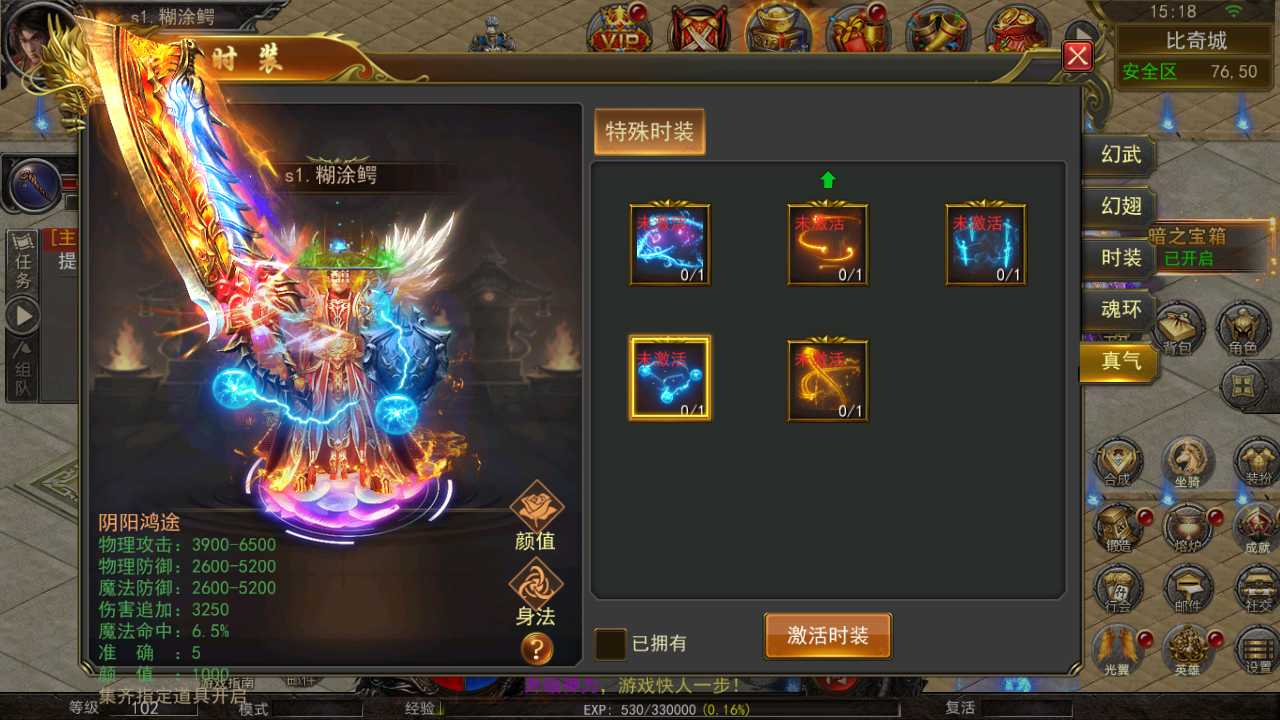Check the 已拥有 checkbox
Screen dimensions: 1280x720
(609, 645)
